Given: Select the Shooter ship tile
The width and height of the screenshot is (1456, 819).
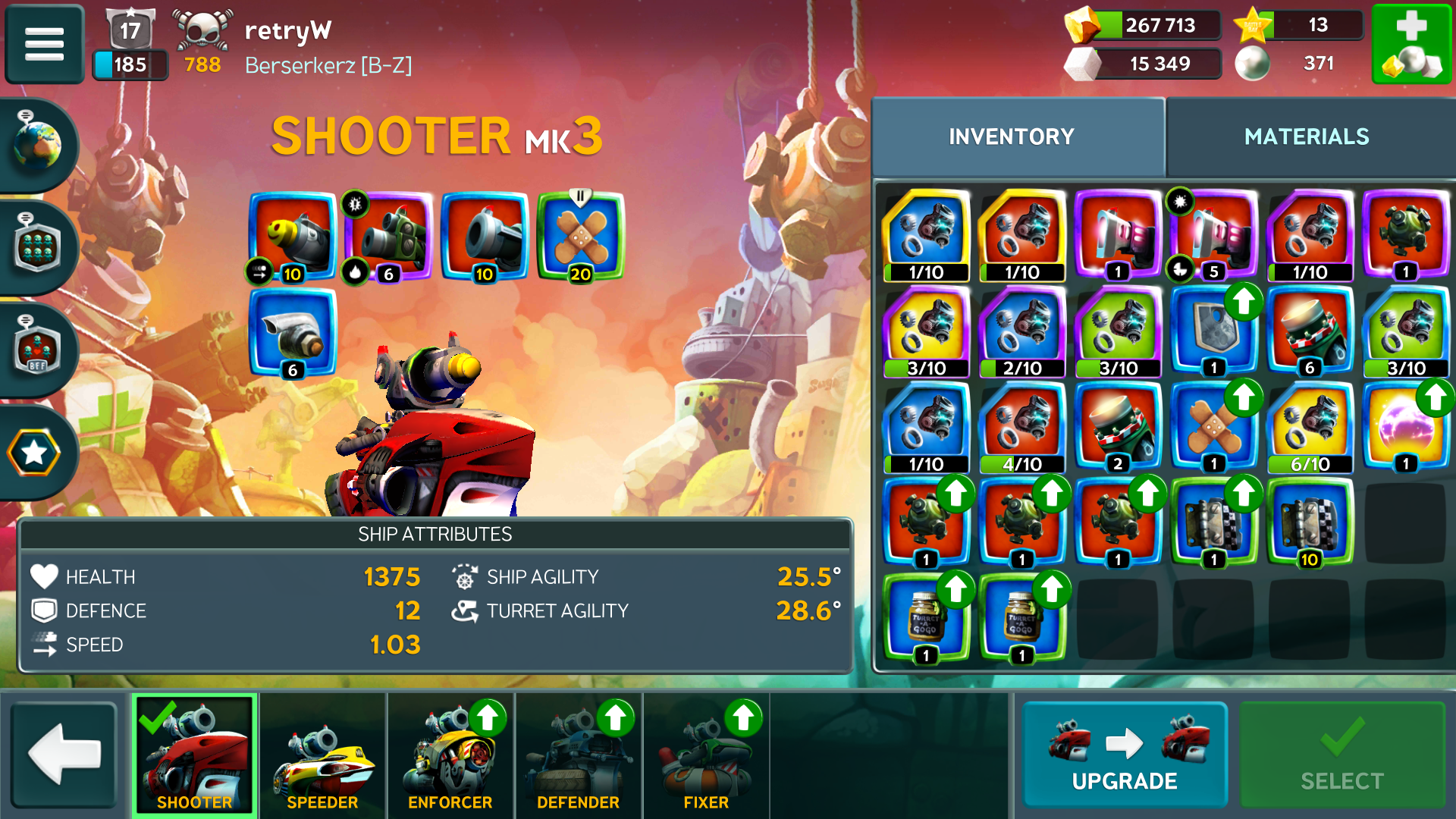Looking at the screenshot, I should pyautogui.click(x=195, y=755).
